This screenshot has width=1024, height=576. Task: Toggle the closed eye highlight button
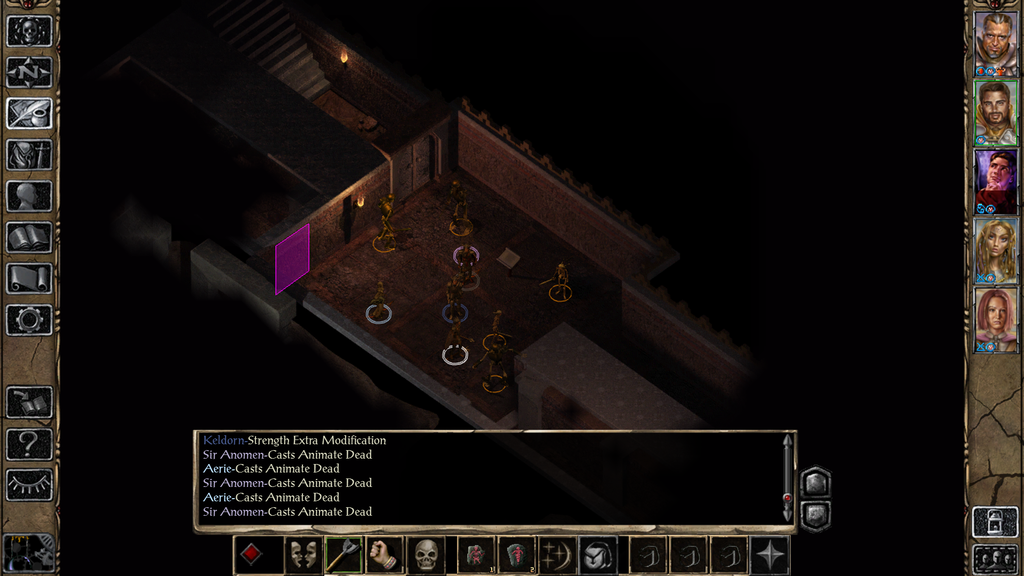(x=29, y=484)
